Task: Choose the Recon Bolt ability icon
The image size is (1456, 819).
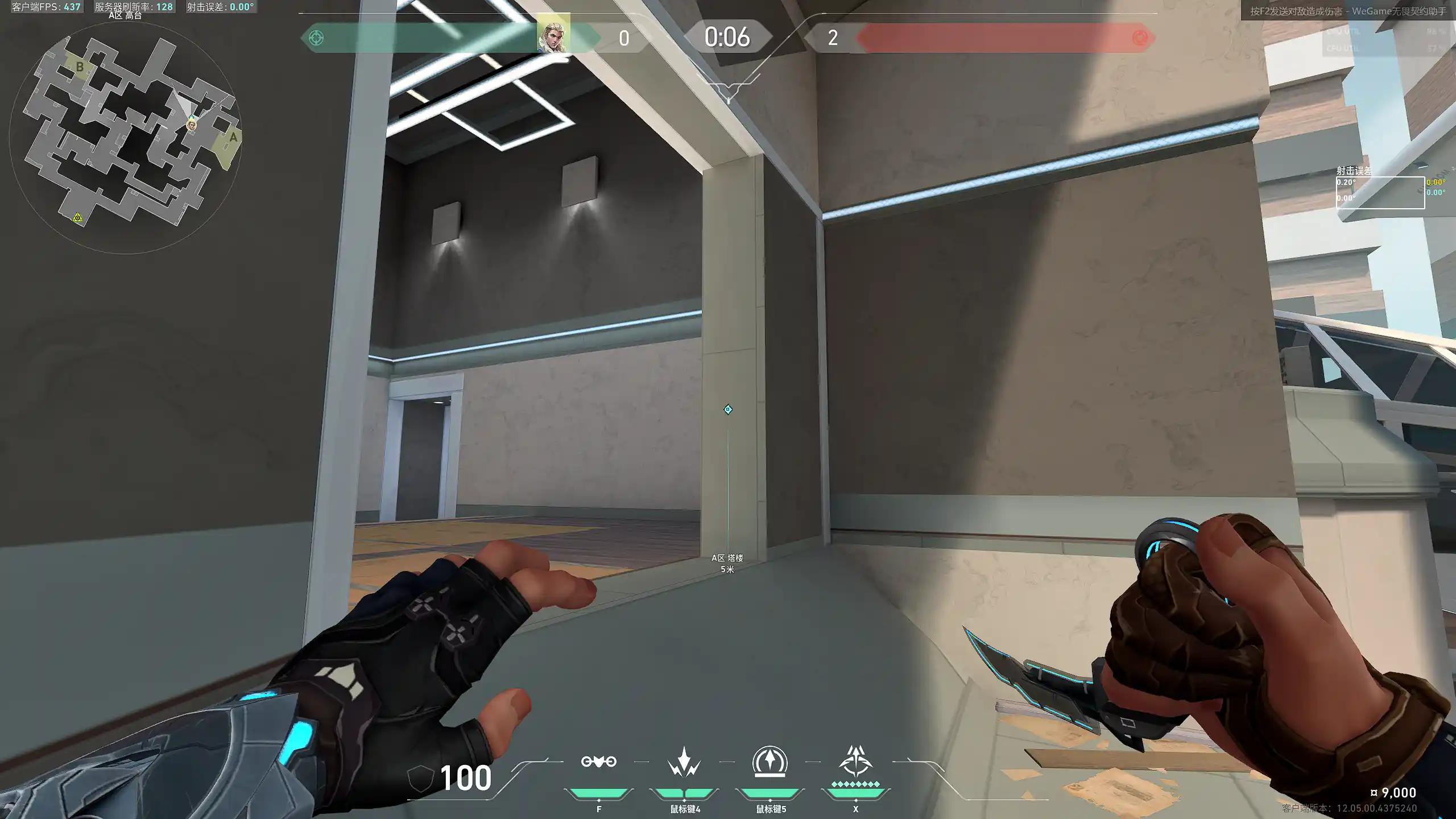Action: point(770,762)
